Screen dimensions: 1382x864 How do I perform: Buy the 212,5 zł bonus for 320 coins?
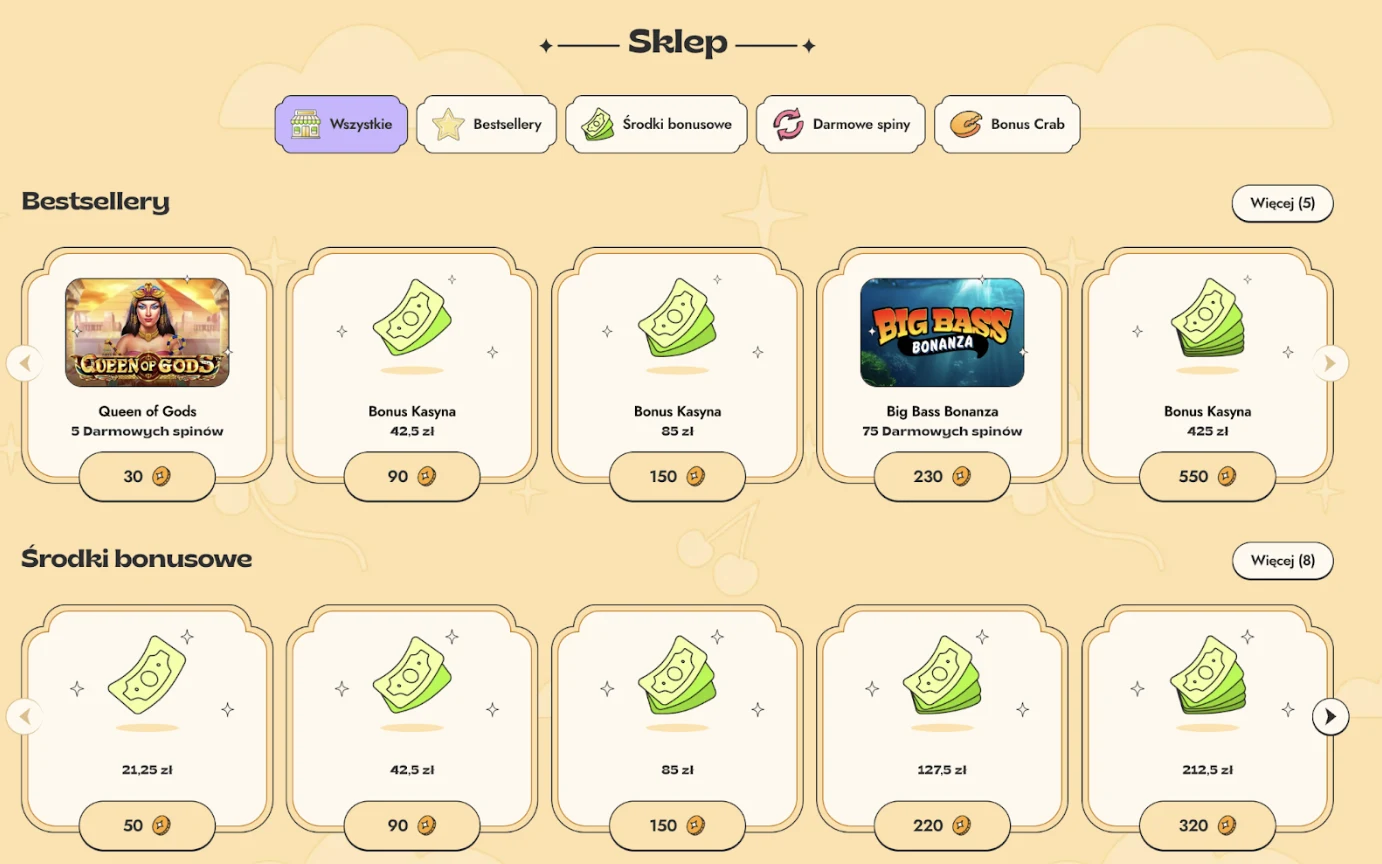1207,826
